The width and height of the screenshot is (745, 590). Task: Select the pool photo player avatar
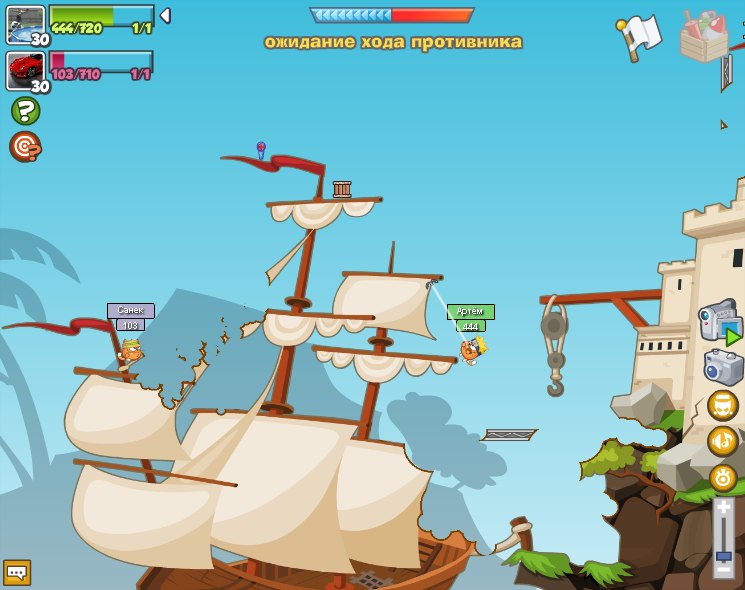click(x=25, y=24)
